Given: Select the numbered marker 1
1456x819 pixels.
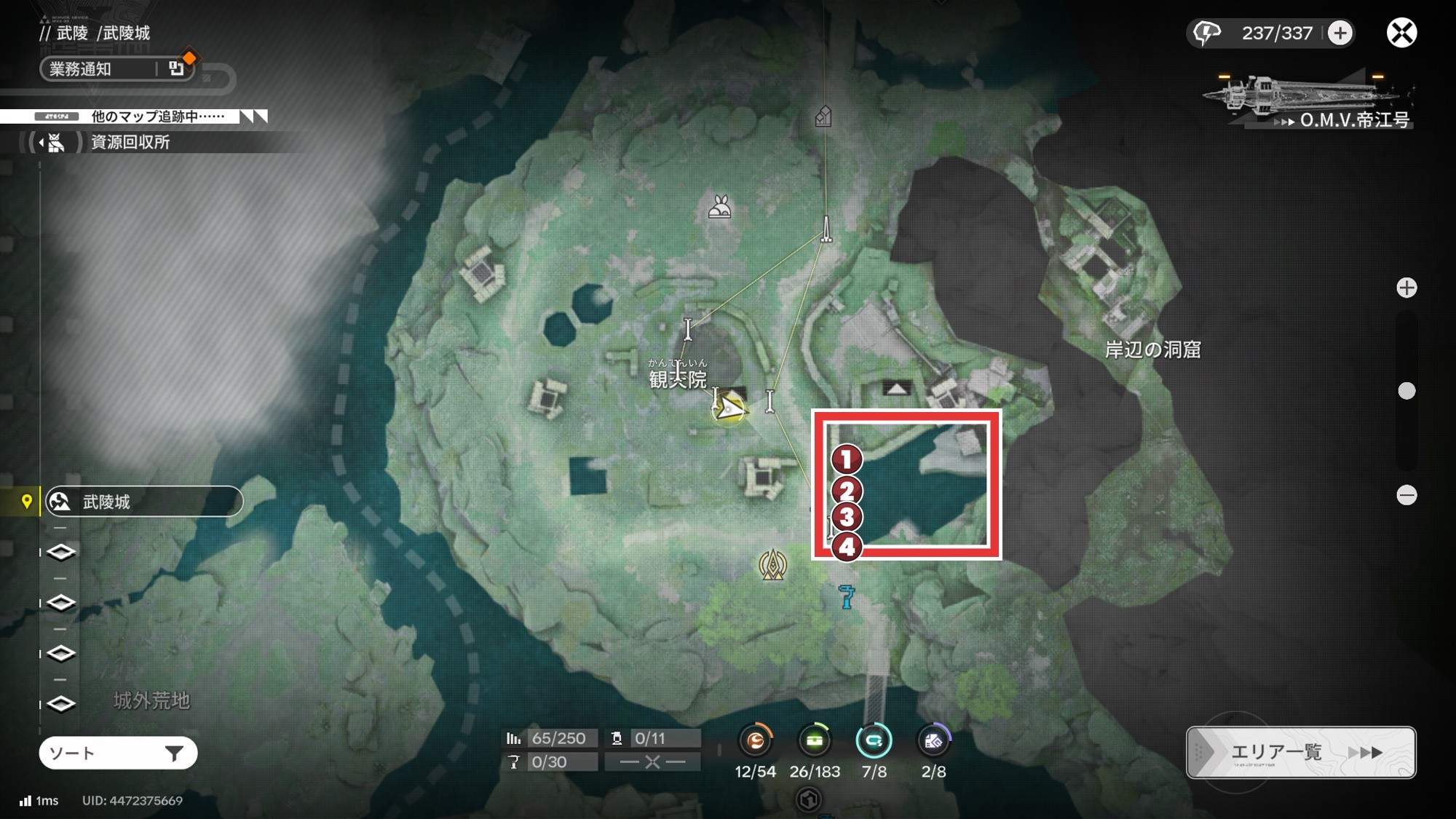Looking at the screenshot, I should coord(847,459).
